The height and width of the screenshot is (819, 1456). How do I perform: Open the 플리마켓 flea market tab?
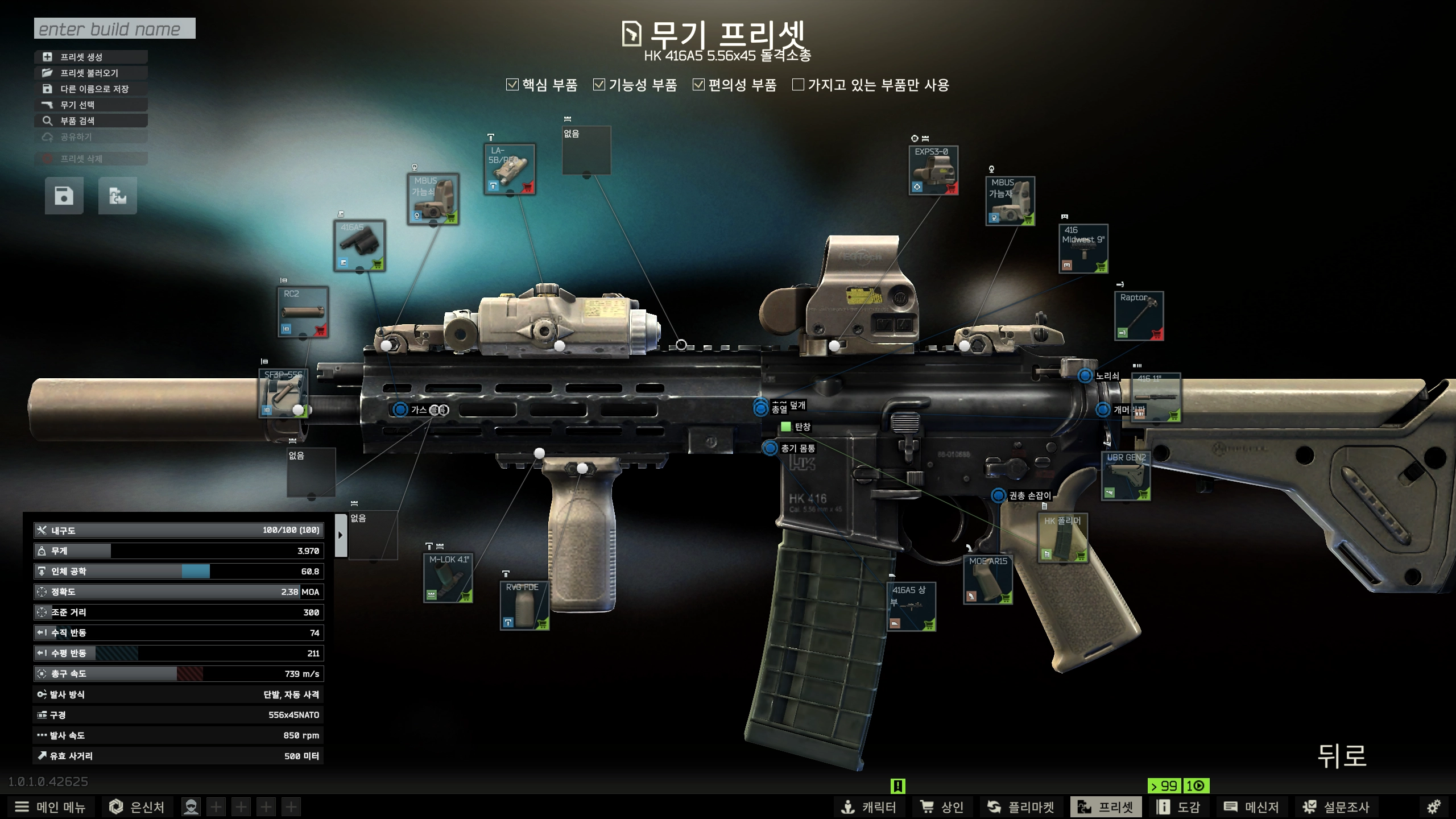[x=1020, y=807]
